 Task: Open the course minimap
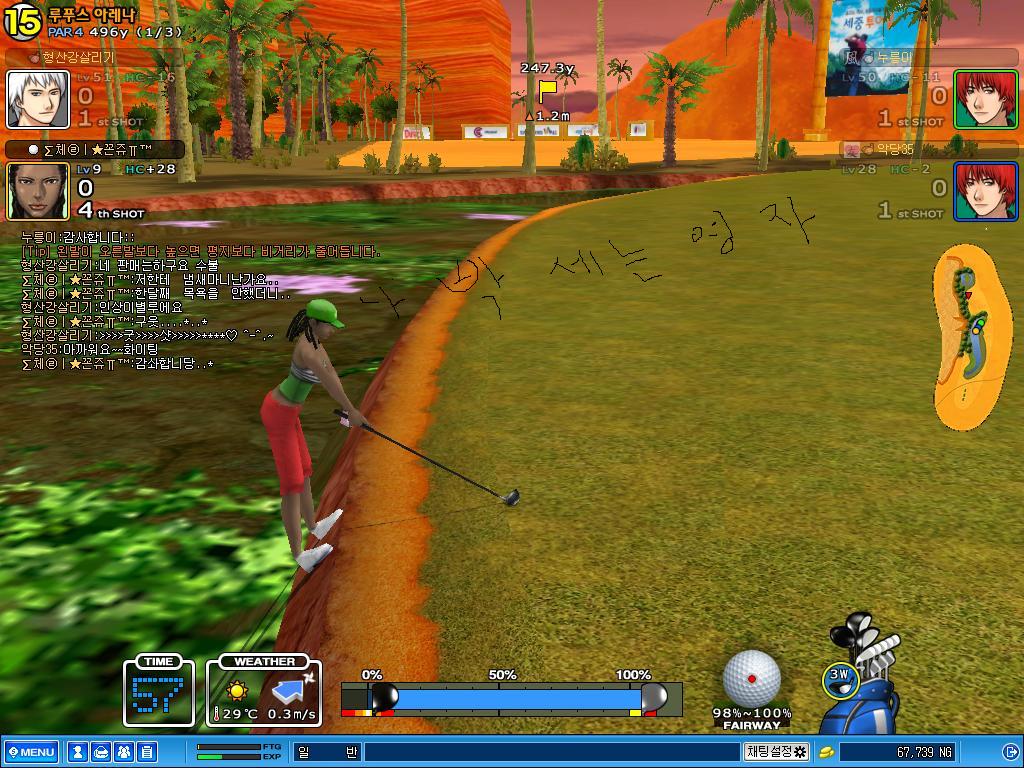[971, 337]
